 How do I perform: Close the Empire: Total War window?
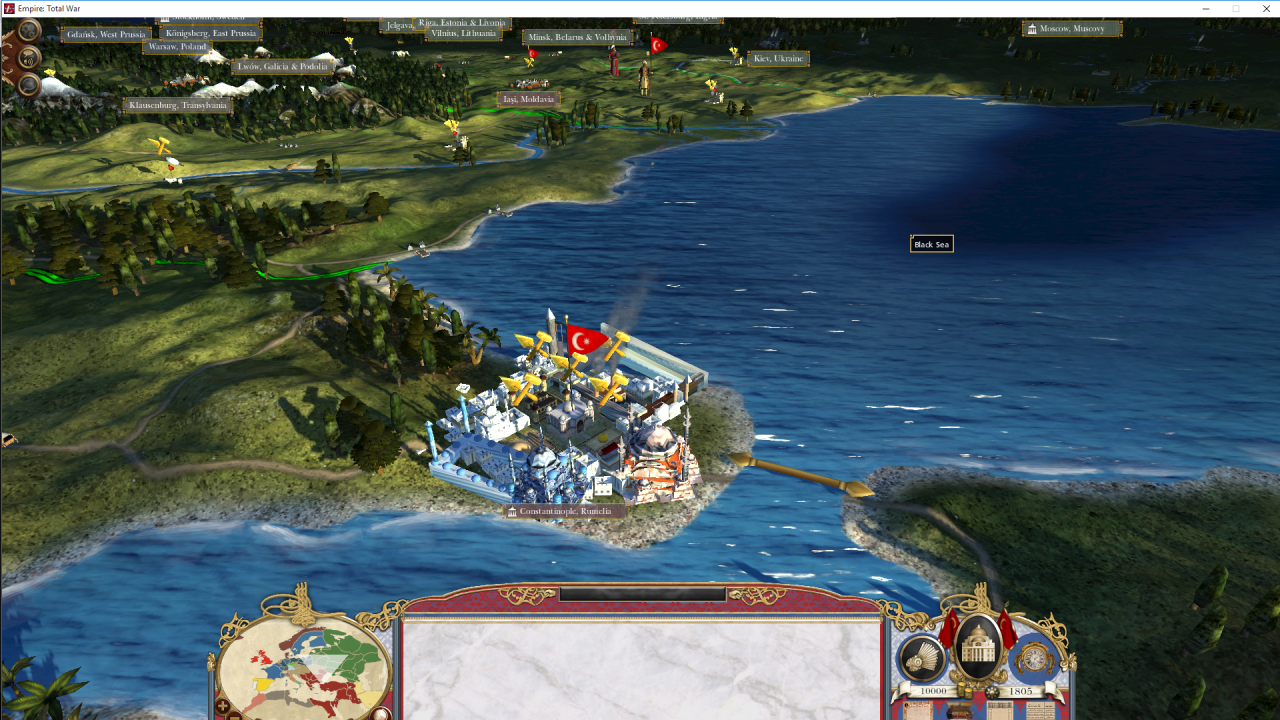tap(1265, 8)
